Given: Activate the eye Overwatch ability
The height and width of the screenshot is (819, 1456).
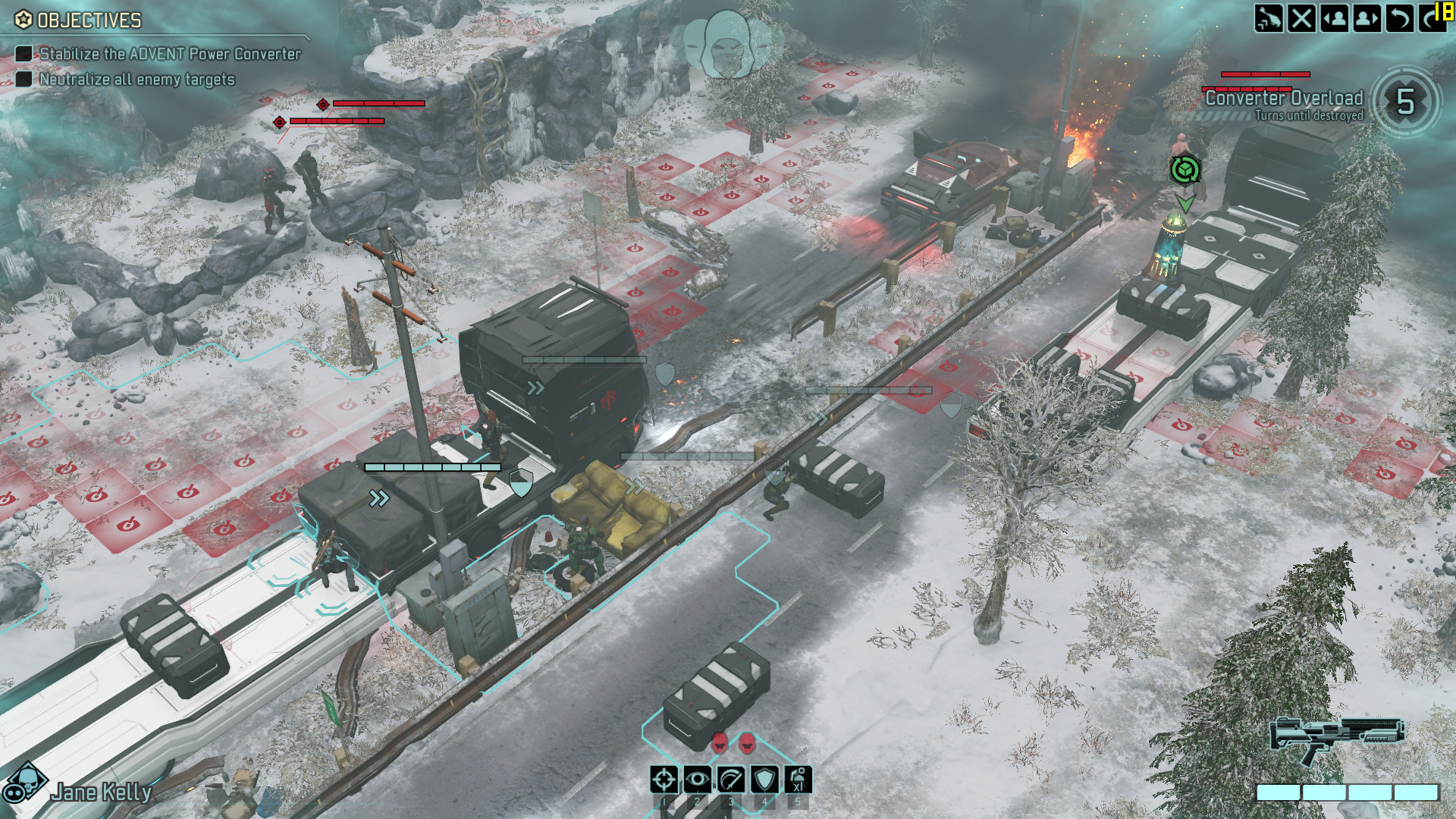Looking at the screenshot, I should 697,780.
